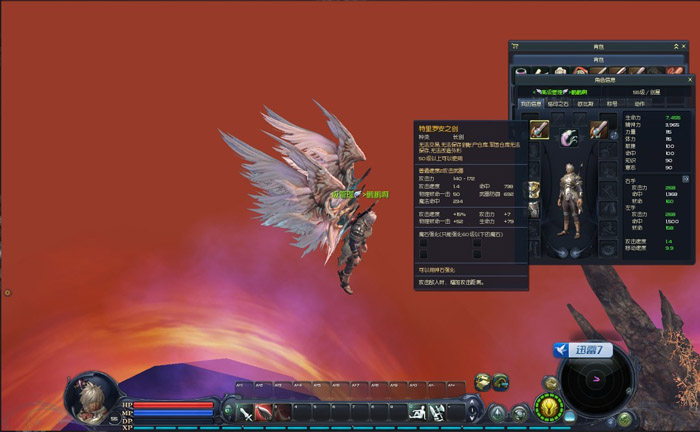Open the gold winged emblem menu button
700x432 pixels.
click(548, 407)
